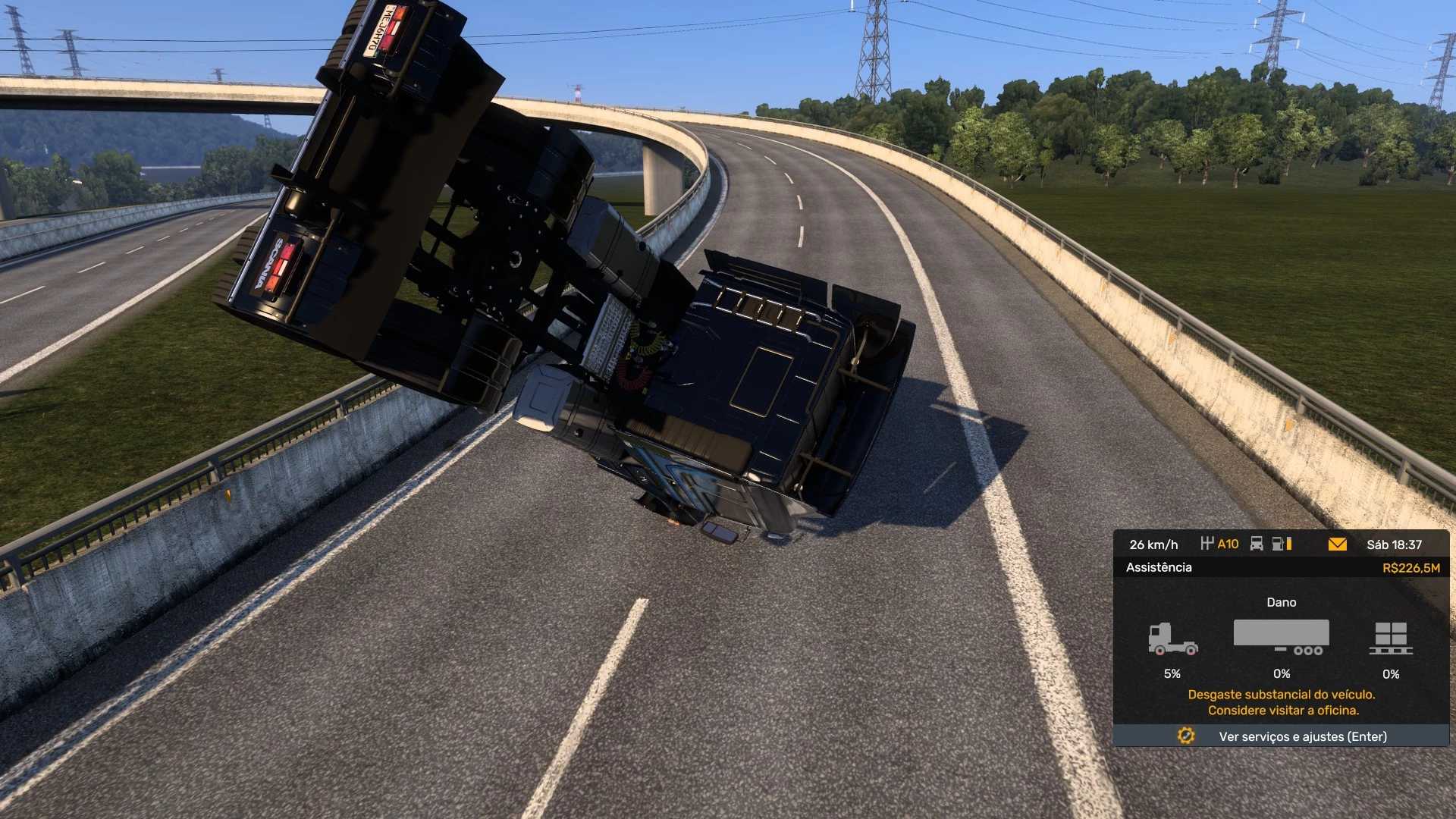Click the Assistência panel title

click(x=1159, y=567)
